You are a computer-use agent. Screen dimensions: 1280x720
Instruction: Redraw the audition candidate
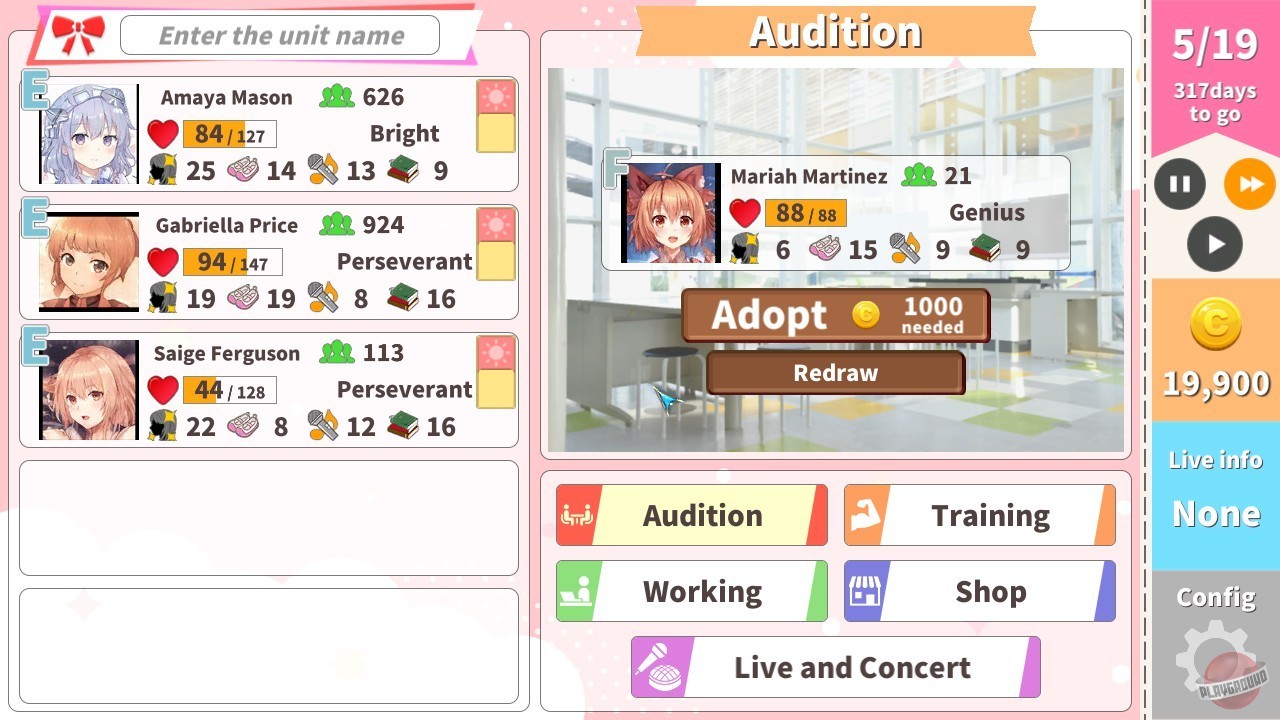click(x=835, y=372)
